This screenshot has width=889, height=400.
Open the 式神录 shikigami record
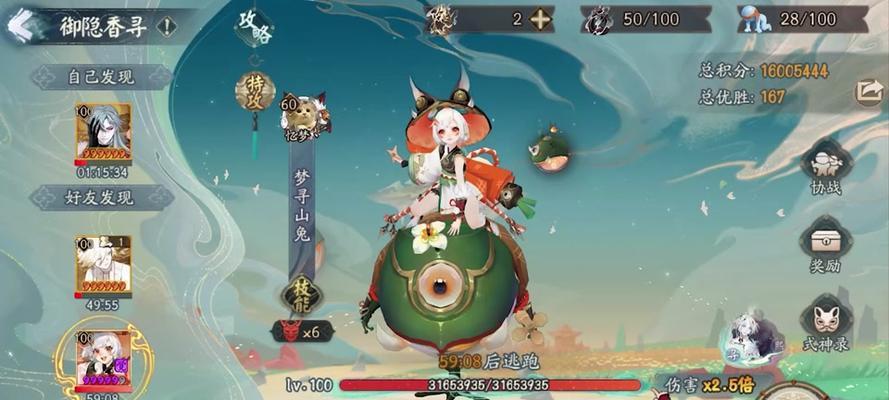(x=826, y=320)
